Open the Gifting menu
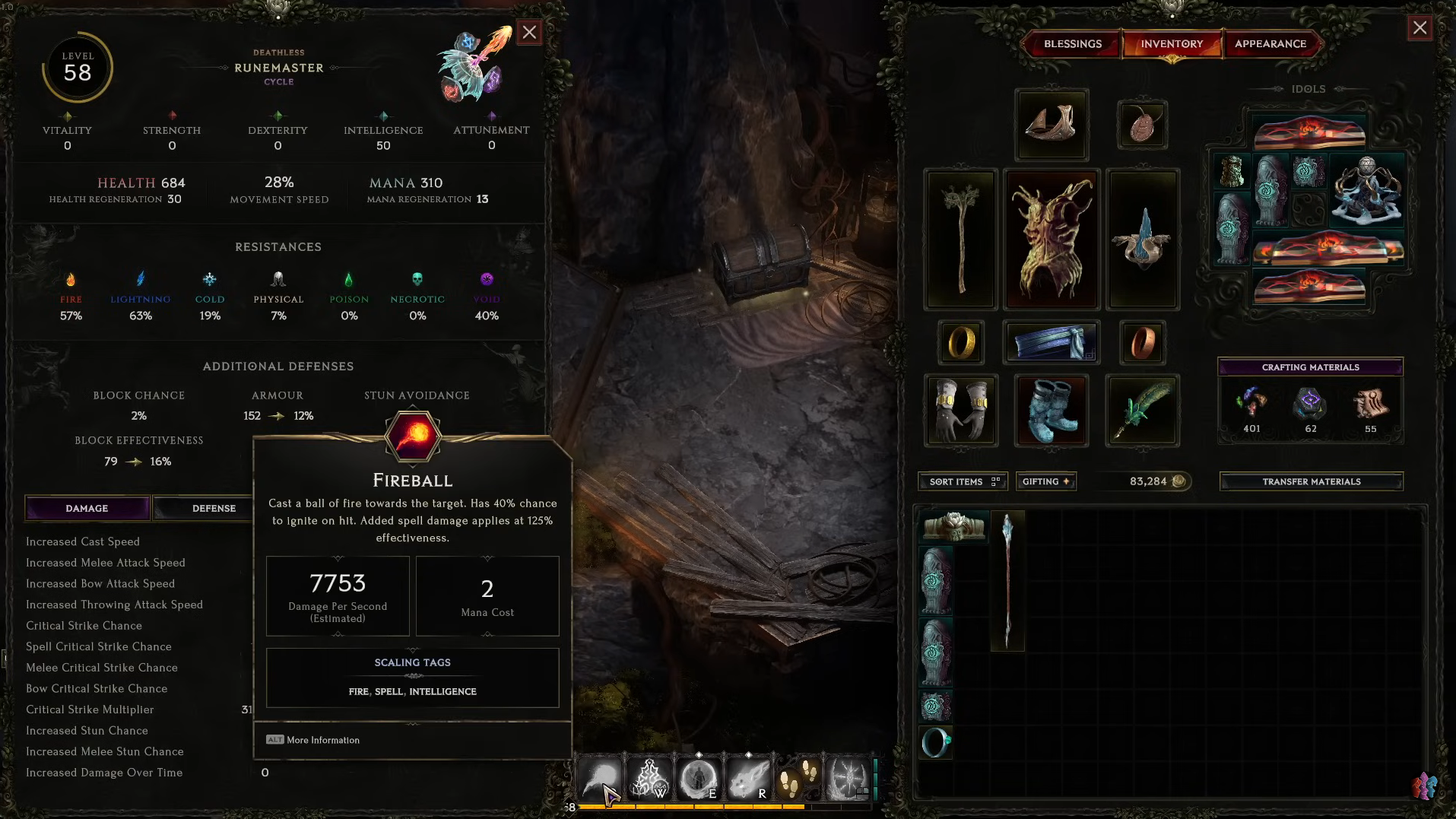 click(1045, 481)
